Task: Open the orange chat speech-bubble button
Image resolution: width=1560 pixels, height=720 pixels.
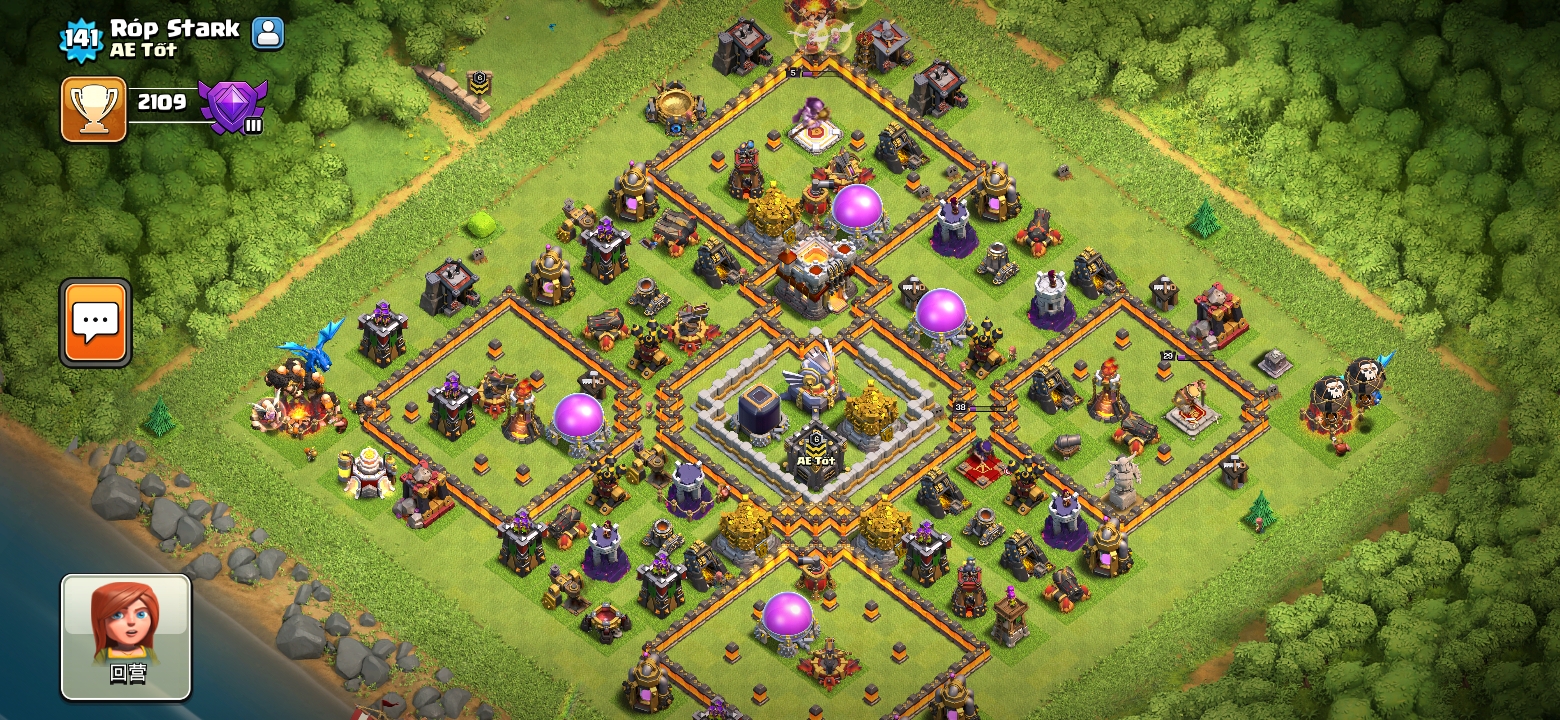Action: pyautogui.click(x=96, y=322)
